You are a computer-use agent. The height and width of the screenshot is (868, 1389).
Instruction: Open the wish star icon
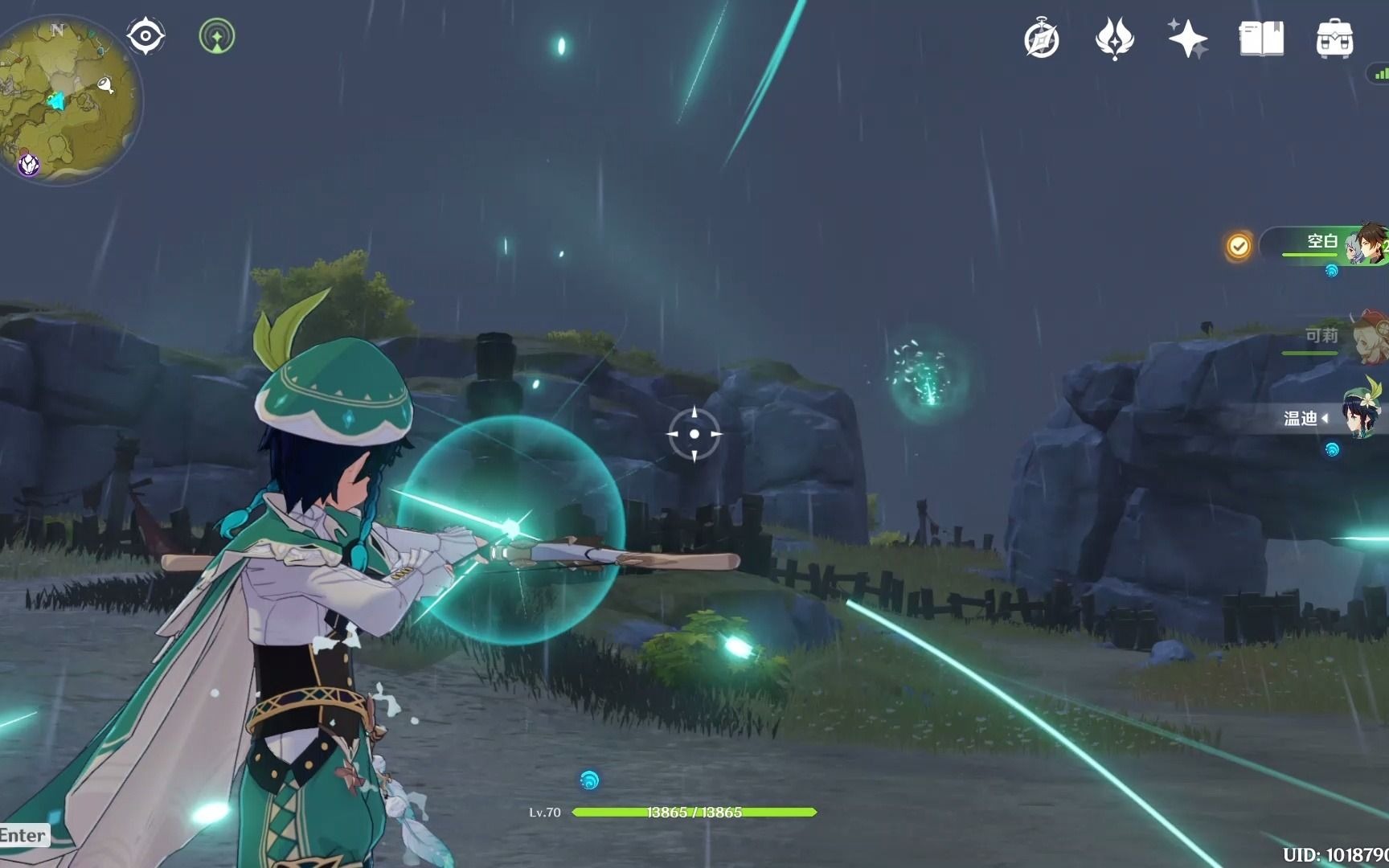(x=1187, y=39)
